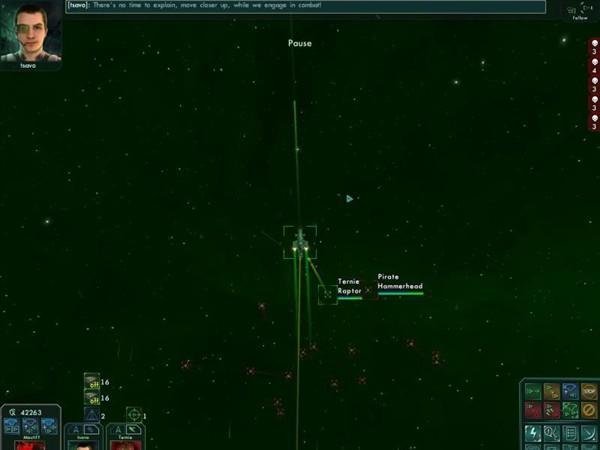Screen dimensions: 600x450
Task: Select the player's red ship portrait
Action: click(x=30, y=441)
